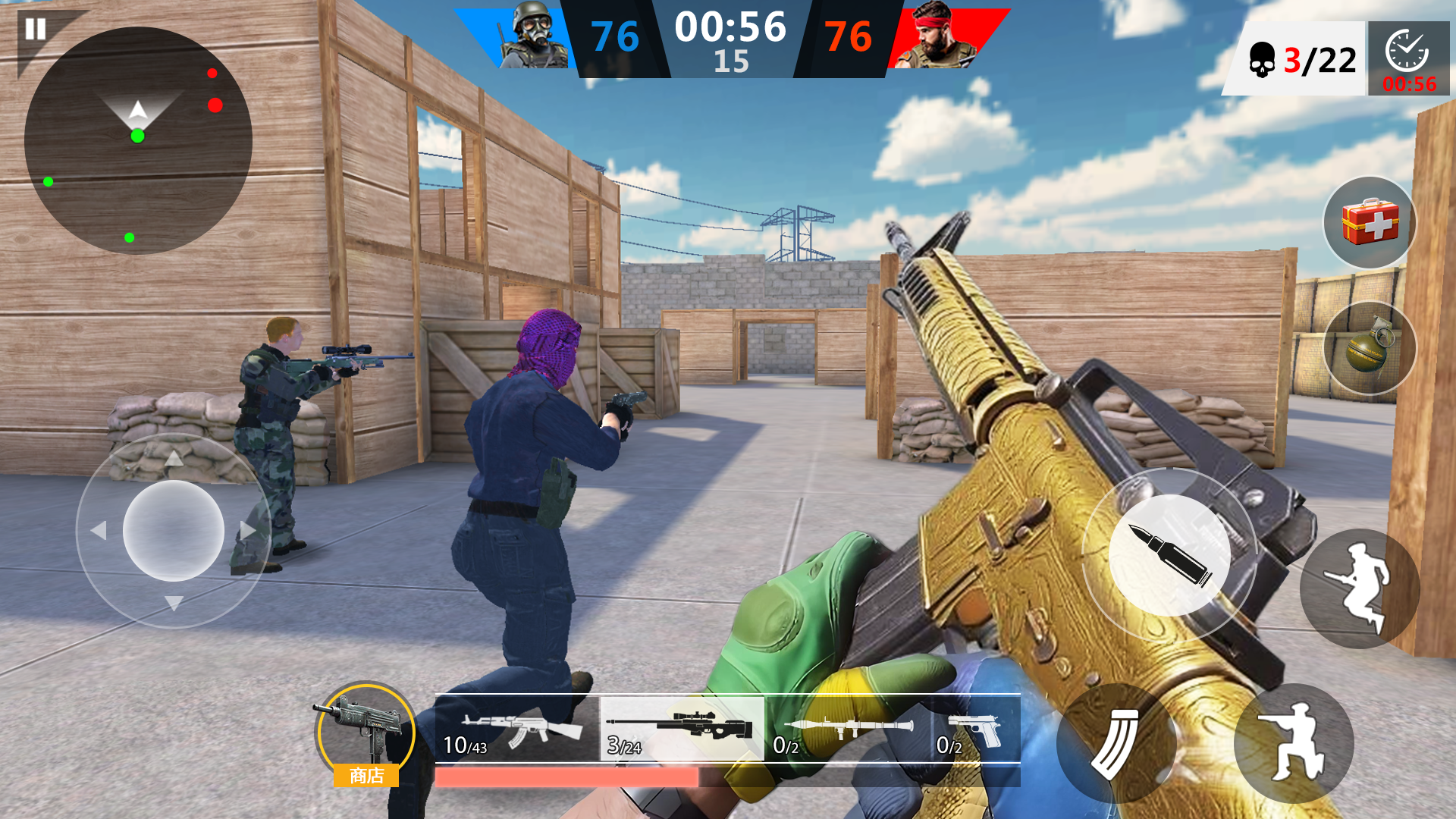The height and width of the screenshot is (819, 1456).
Task: Tap the movement joystick knob
Action: pos(173,531)
